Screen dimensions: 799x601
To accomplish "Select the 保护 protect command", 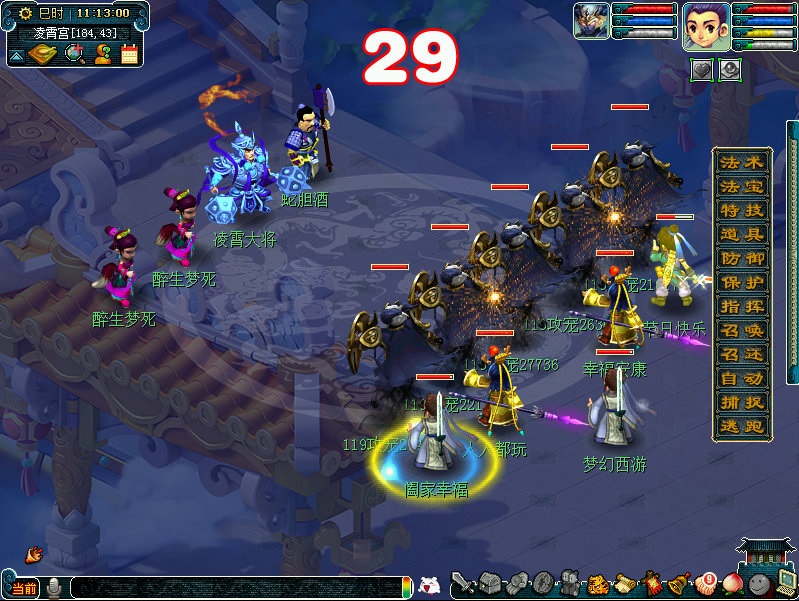I will pos(742,282).
